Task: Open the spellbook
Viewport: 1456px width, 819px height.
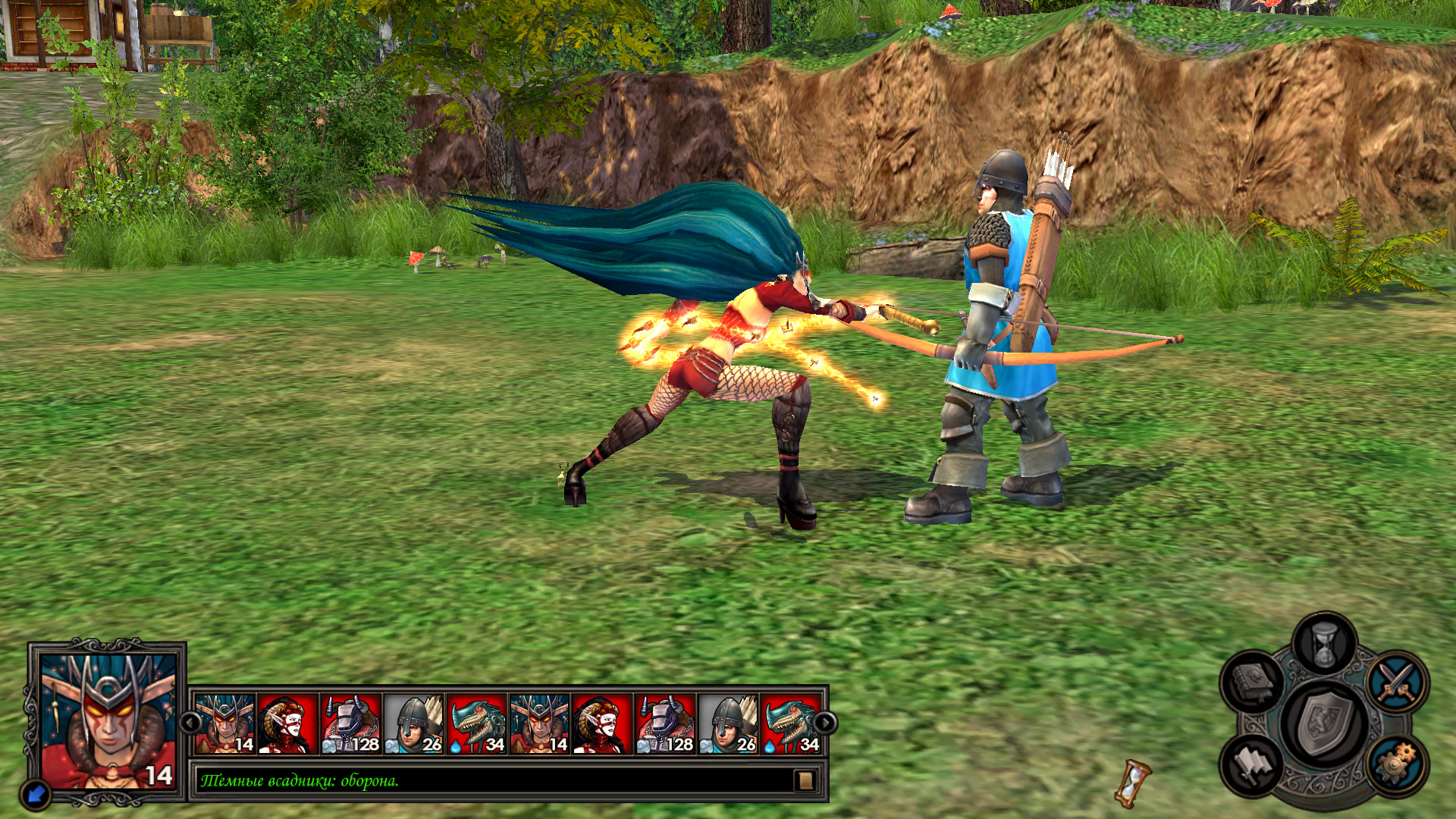Action: pos(1252,680)
